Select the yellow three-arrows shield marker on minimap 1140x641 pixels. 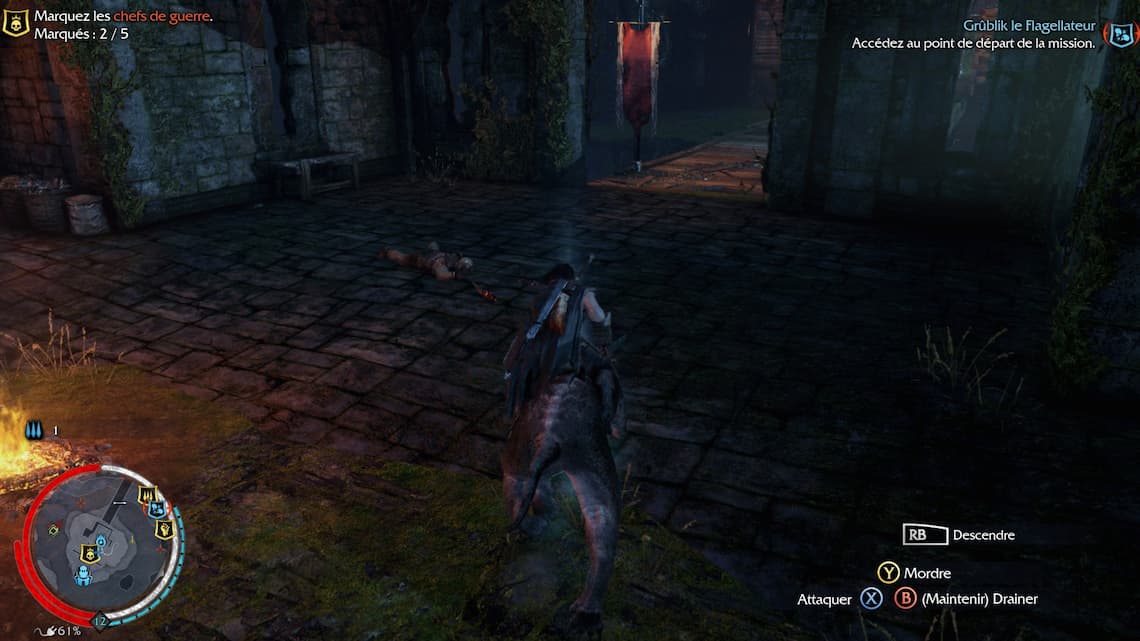tap(149, 495)
